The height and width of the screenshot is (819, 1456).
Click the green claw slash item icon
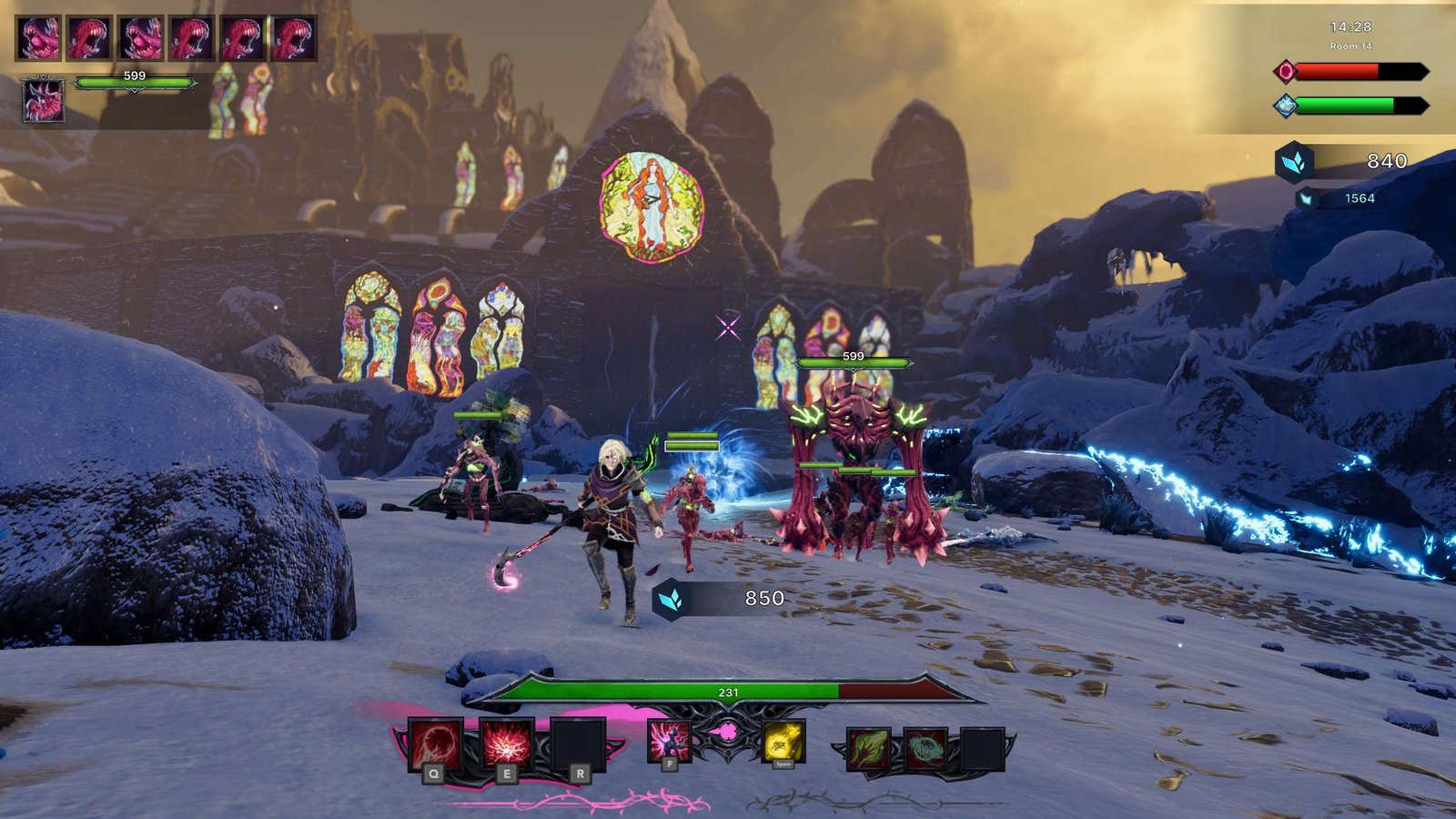tap(869, 749)
